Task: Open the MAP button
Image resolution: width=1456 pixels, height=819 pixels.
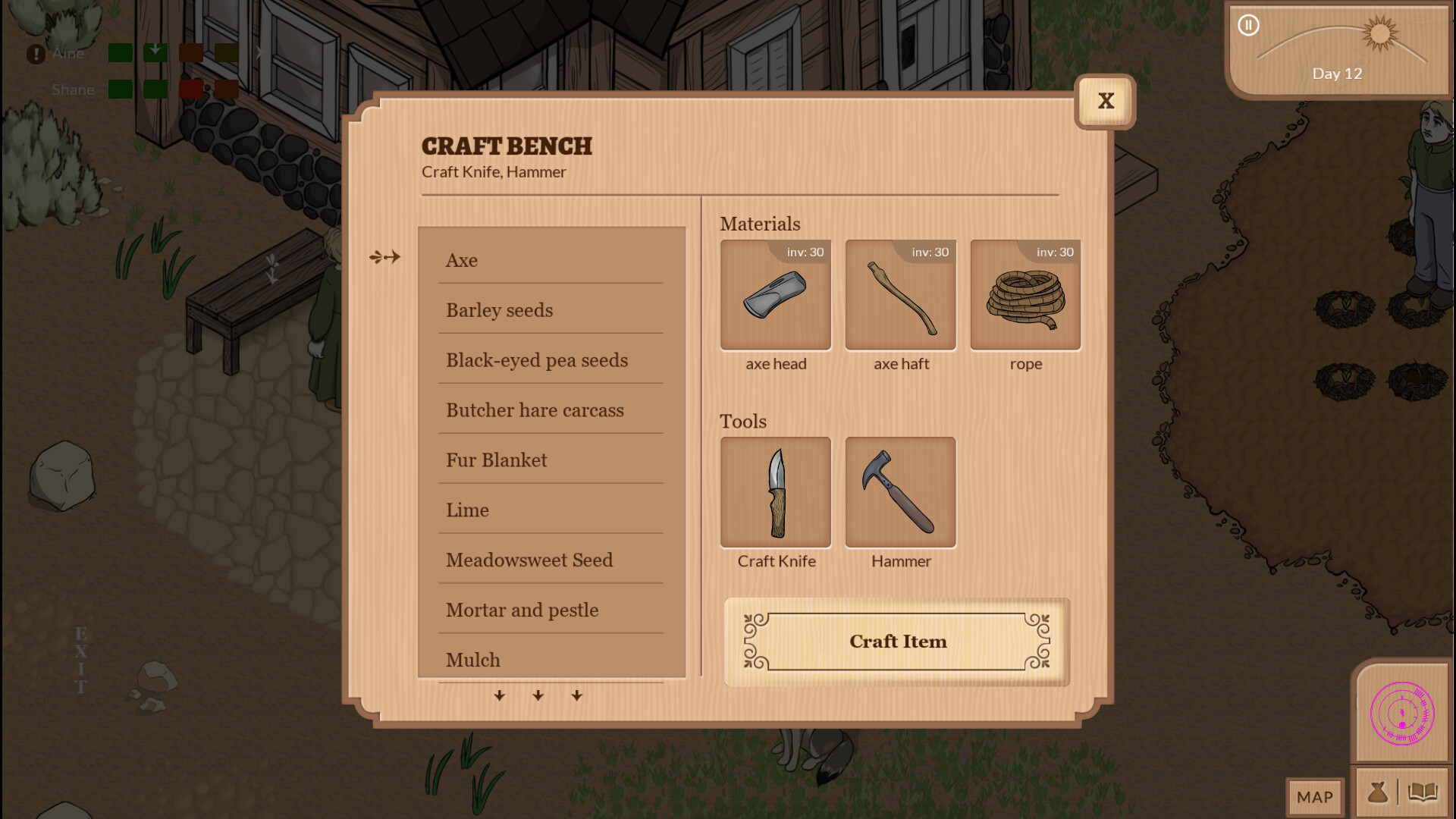Action: click(x=1314, y=797)
